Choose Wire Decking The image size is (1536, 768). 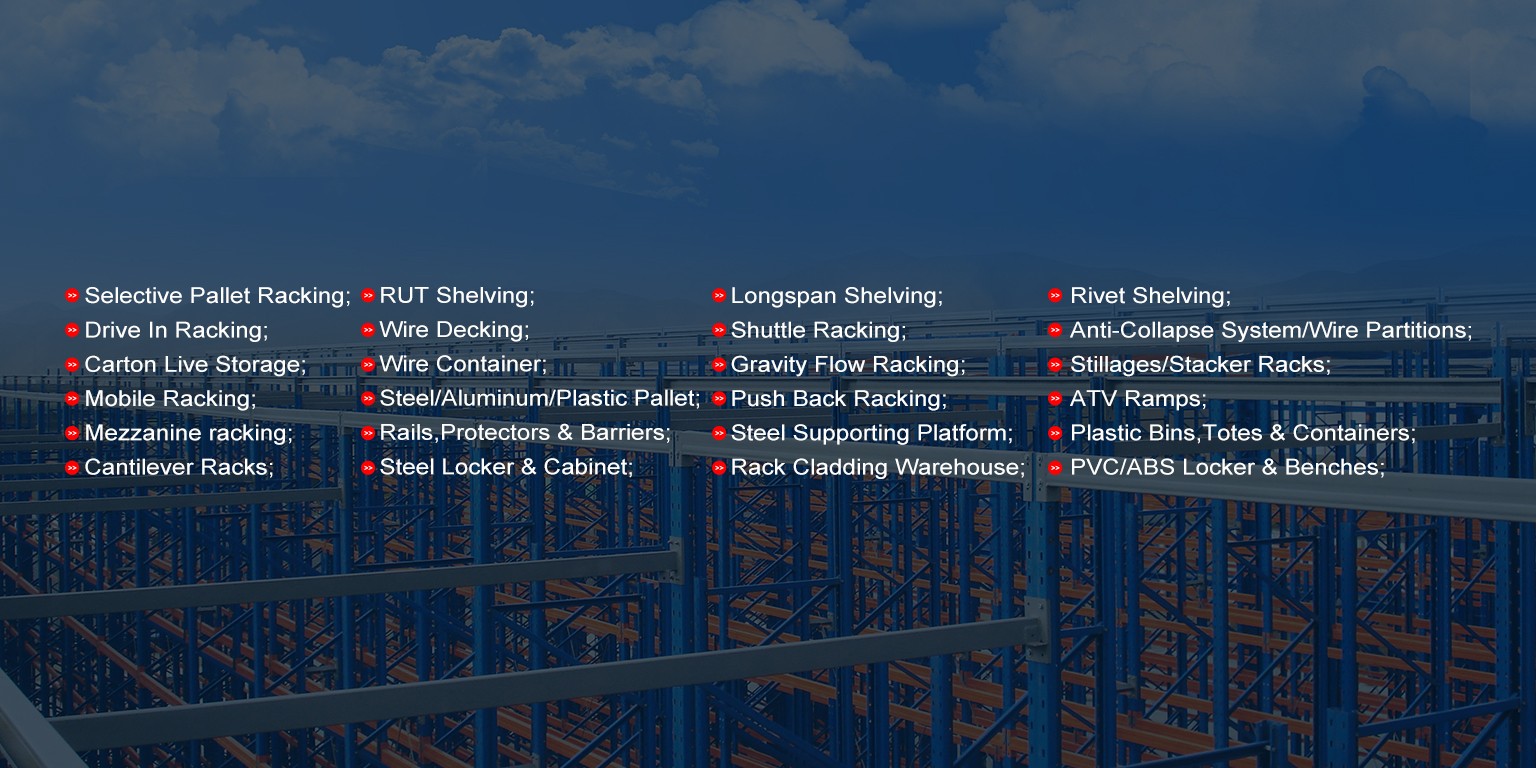[x=453, y=330]
